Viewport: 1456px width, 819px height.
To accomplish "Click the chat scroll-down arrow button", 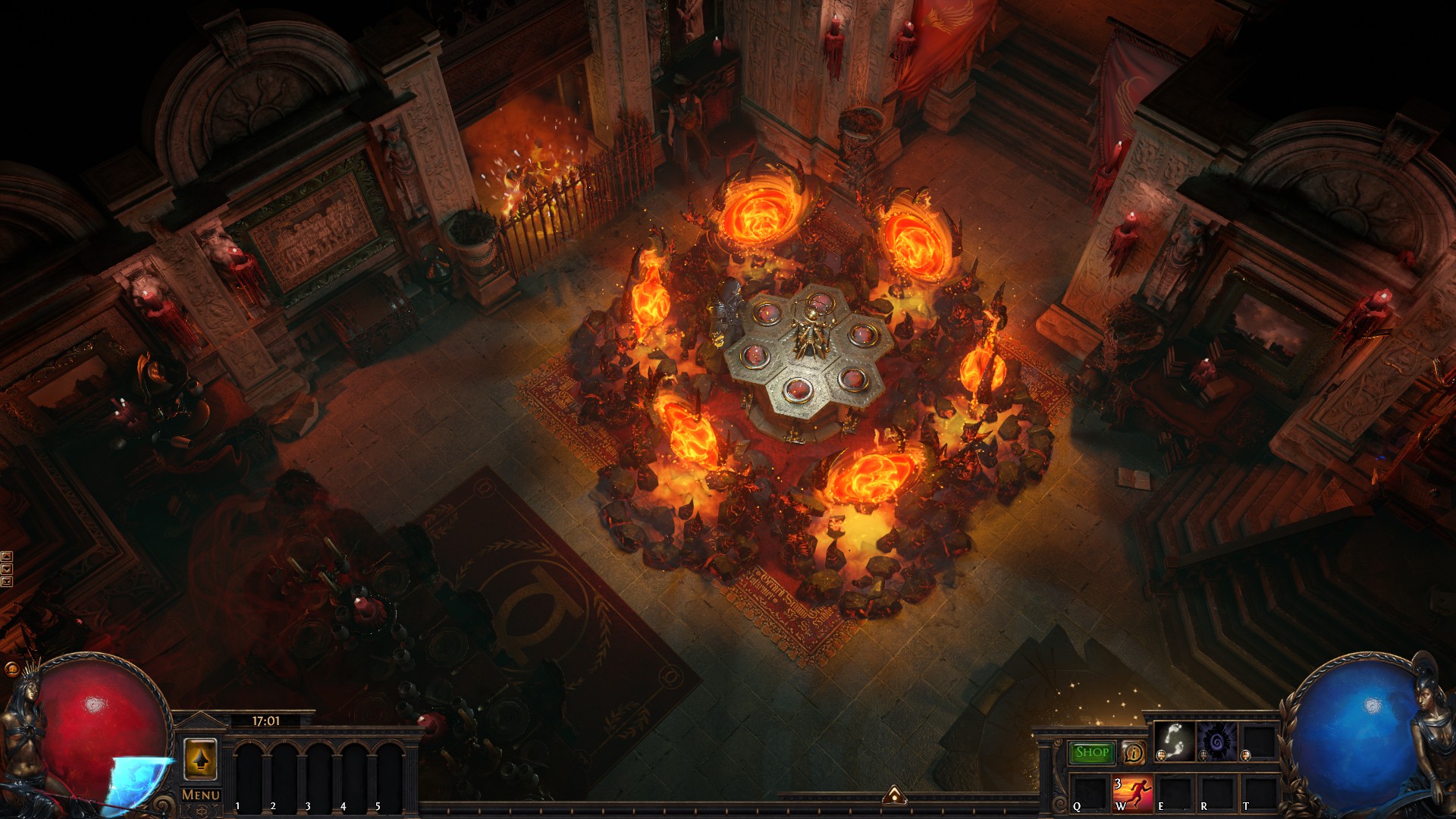I will 7,569.
